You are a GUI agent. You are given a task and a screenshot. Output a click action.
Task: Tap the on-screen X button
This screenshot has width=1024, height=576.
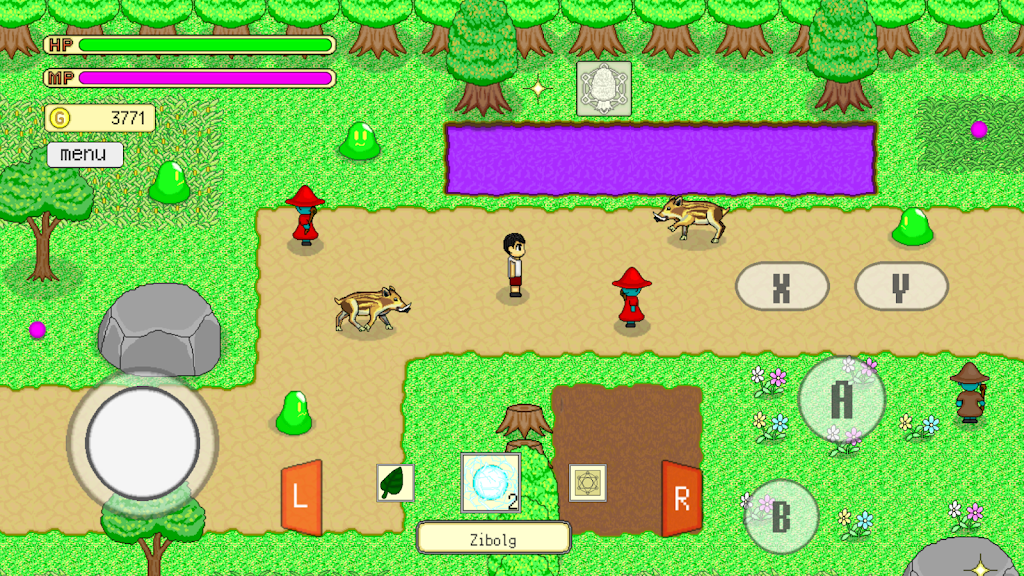pos(781,287)
